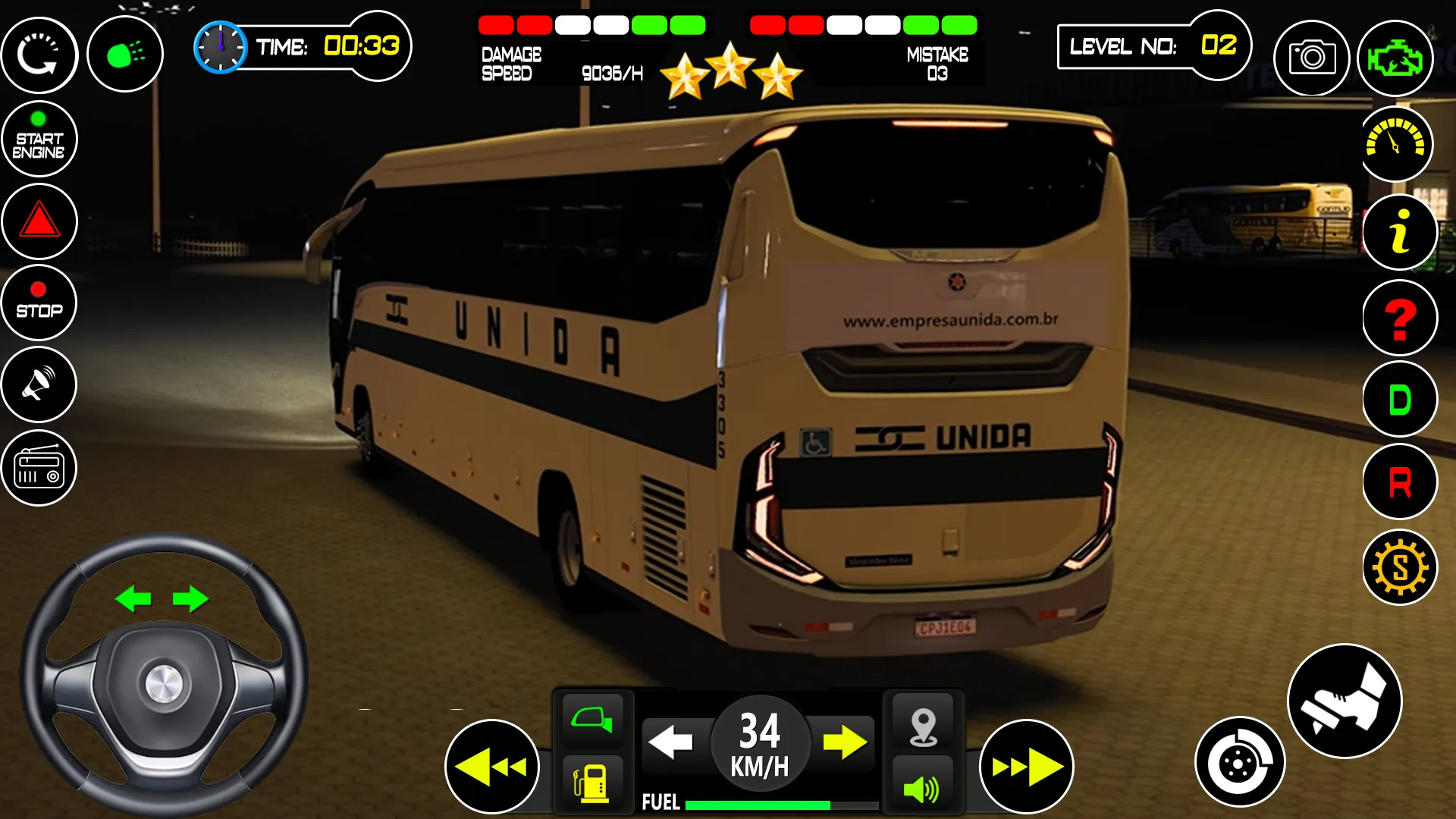This screenshot has width=1456, height=819.
Task: Open the settings gear with S
Action: point(1398,566)
